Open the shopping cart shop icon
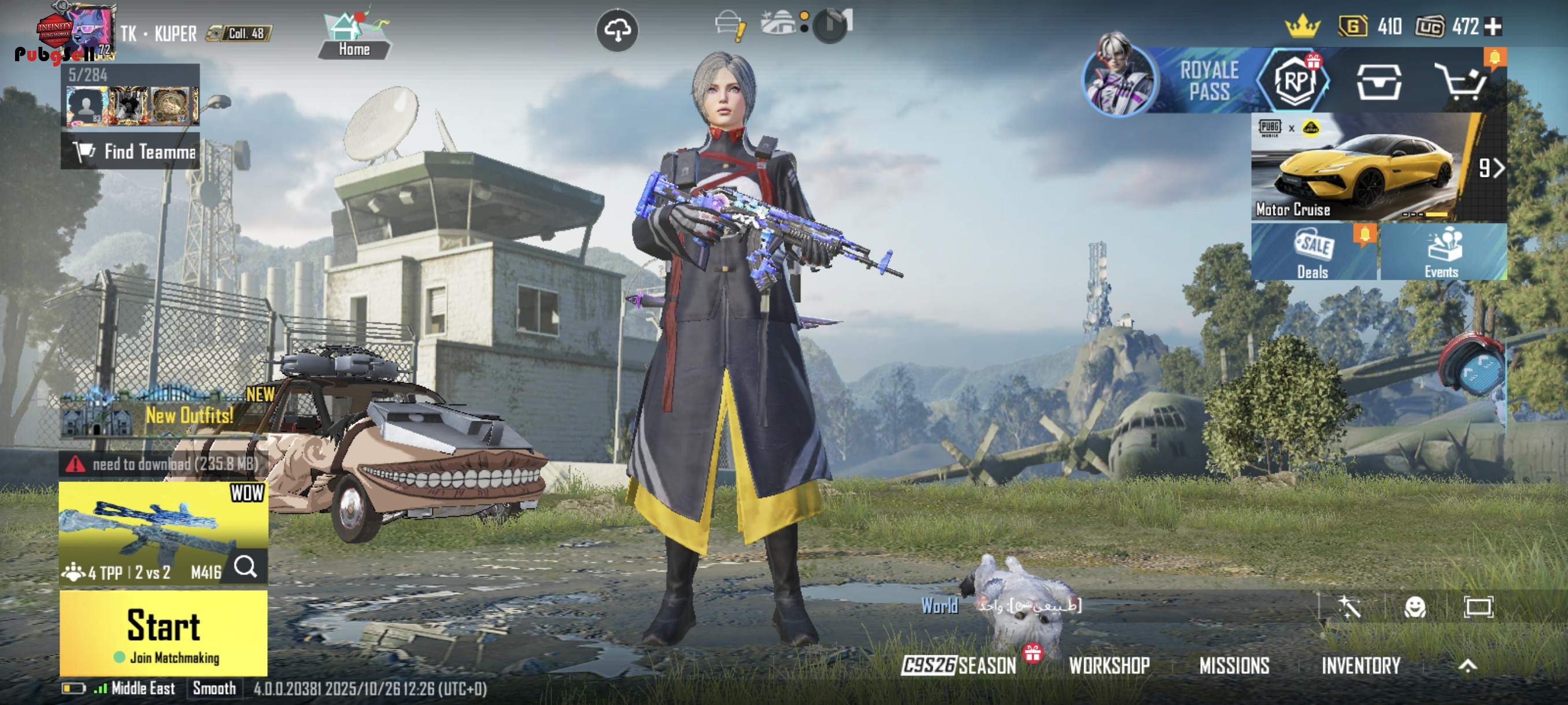The width and height of the screenshot is (1568, 705). (1462, 81)
